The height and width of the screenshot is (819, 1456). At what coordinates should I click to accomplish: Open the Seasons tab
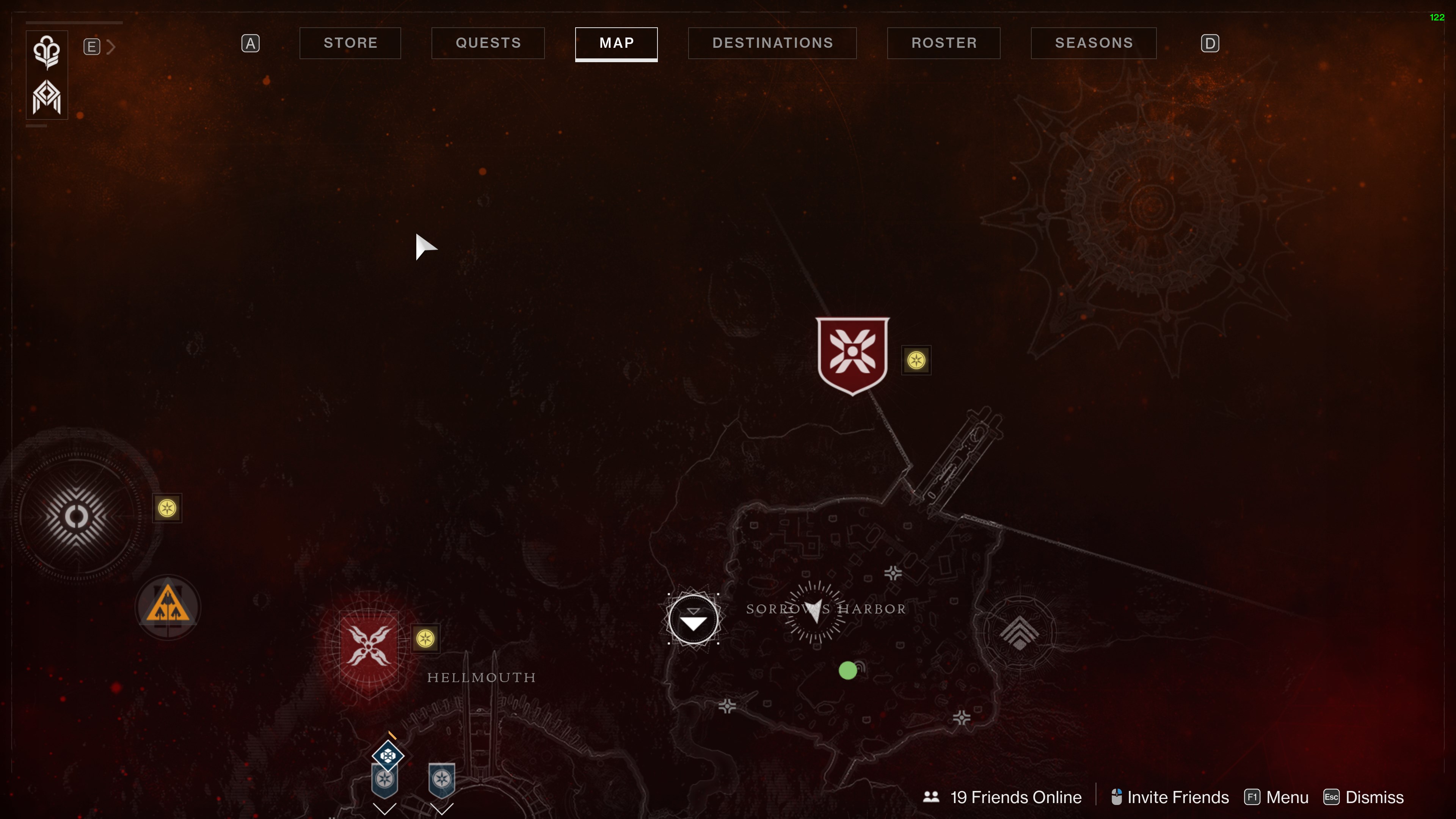pyautogui.click(x=1093, y=43)
